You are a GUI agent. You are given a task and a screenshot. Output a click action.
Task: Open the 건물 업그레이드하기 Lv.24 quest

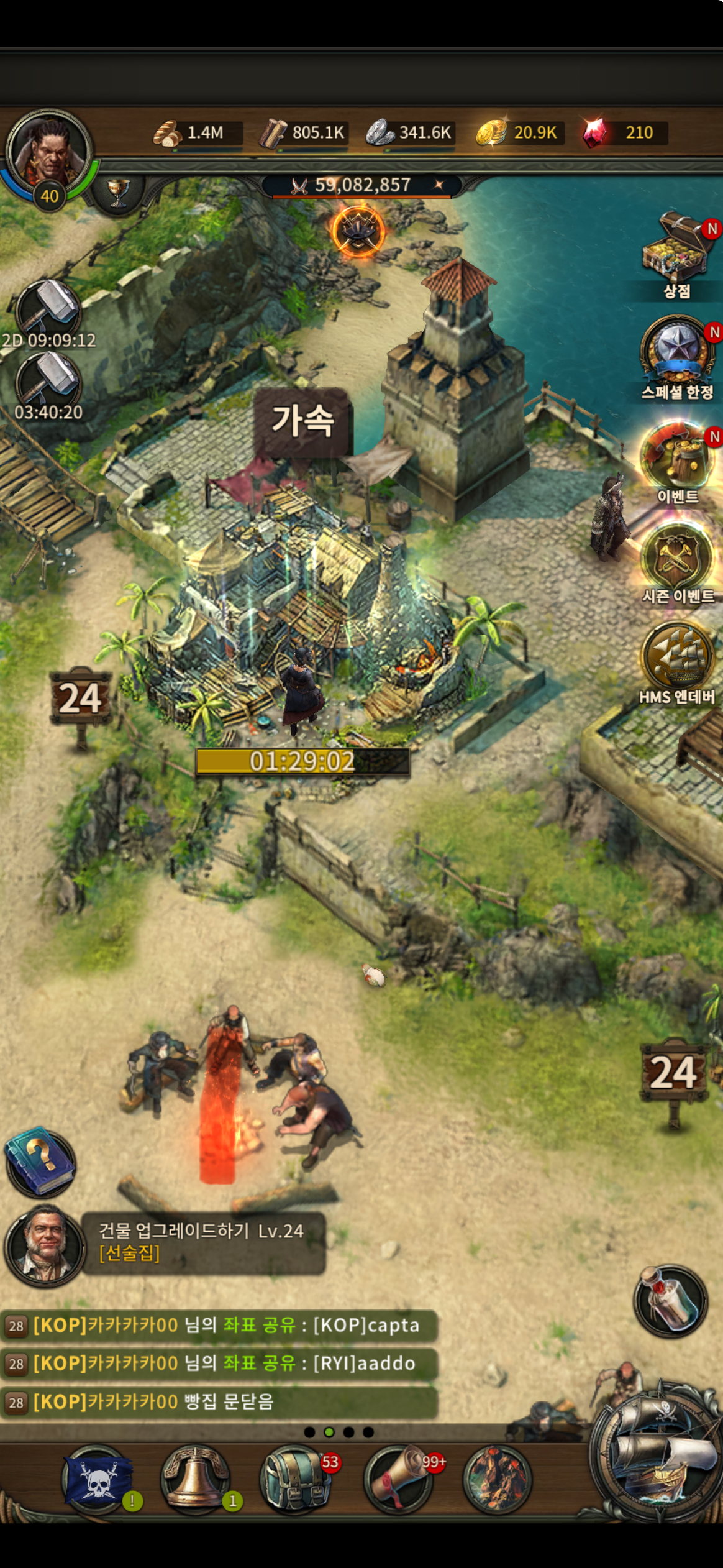(202, 1242)
